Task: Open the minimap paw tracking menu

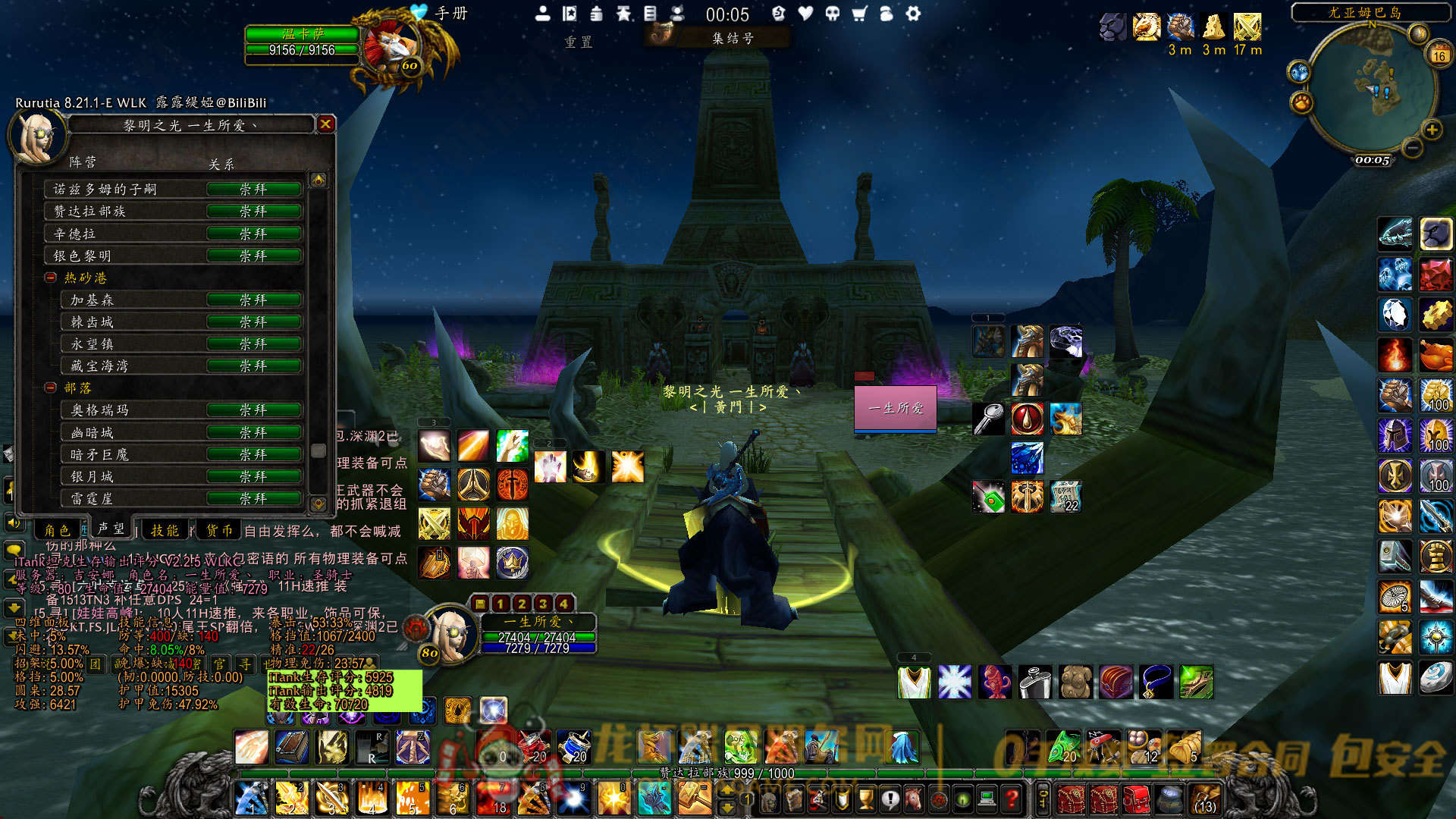Action: pyautogui.click(x=1301, y=101)
